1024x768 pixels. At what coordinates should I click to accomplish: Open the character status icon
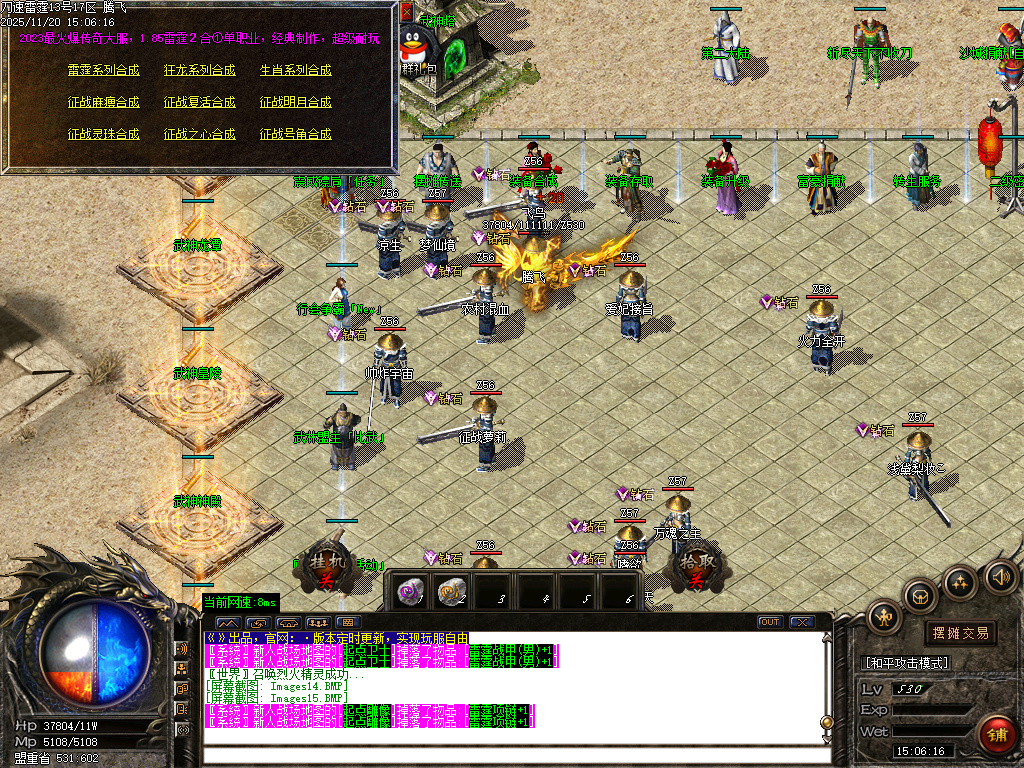point(885,616)
